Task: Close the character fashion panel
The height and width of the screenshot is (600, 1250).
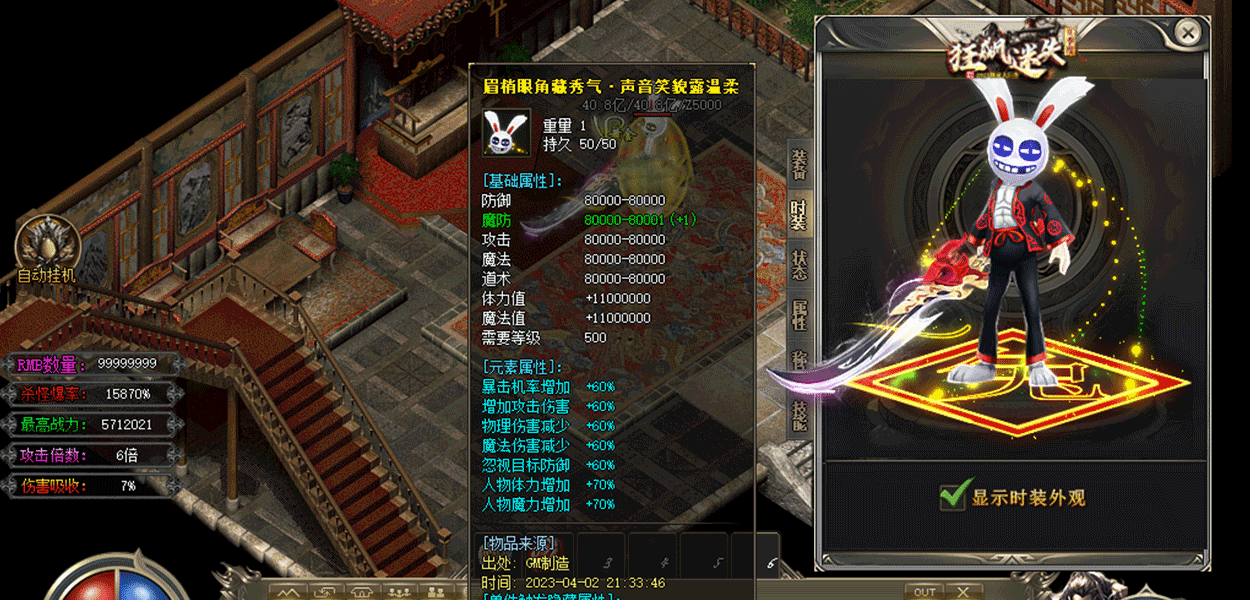Action: [1188, 33]
